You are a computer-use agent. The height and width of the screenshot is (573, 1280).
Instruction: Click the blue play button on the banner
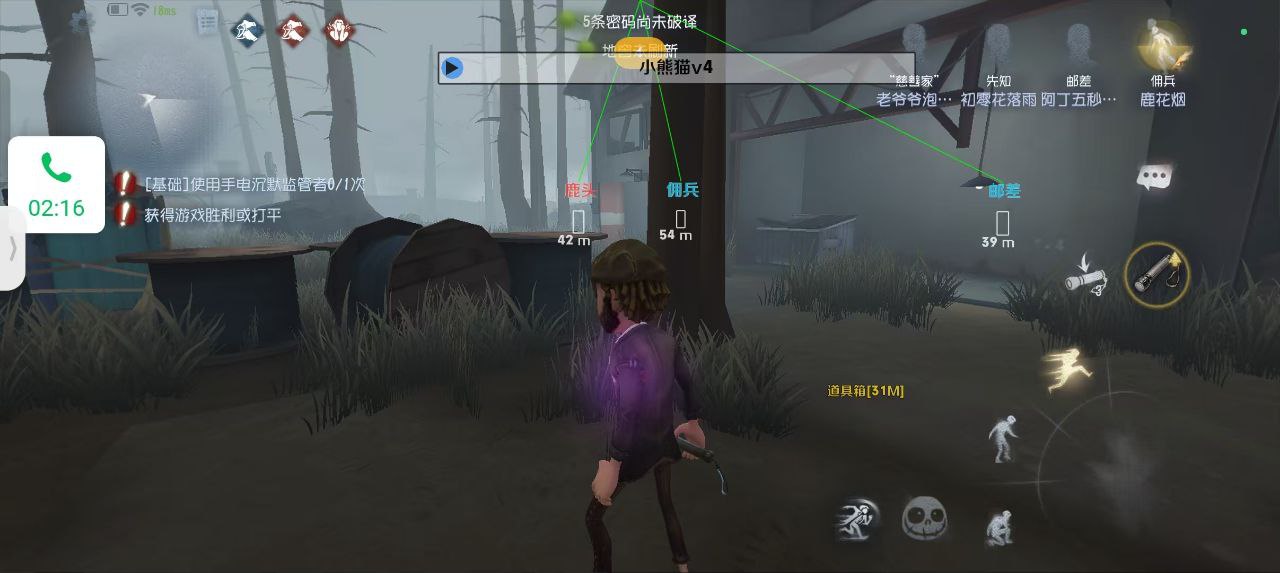[453, 68]
